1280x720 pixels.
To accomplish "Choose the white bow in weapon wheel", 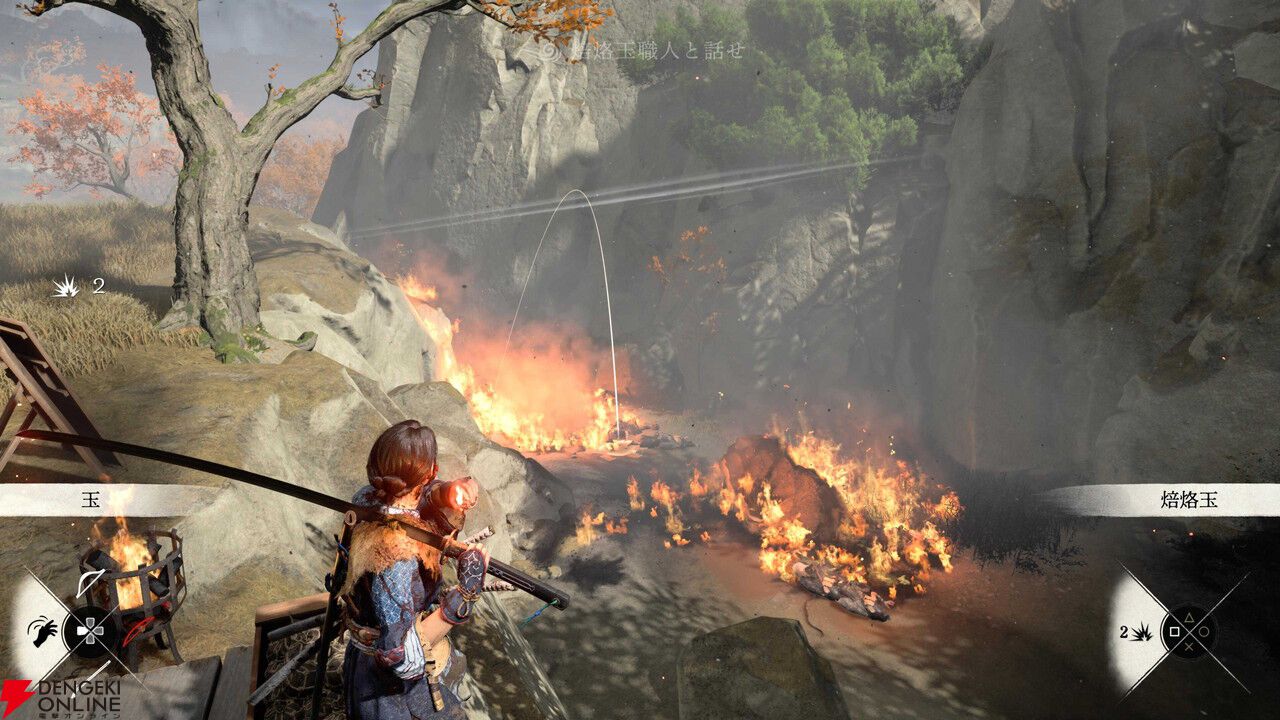I will click(x=90, y=584).
